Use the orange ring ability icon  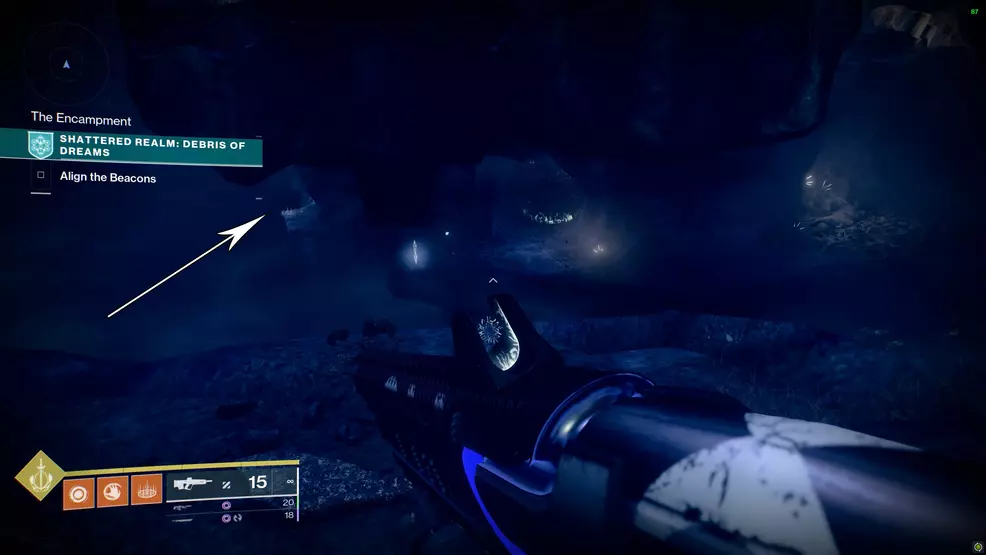[x=78, y=490]
